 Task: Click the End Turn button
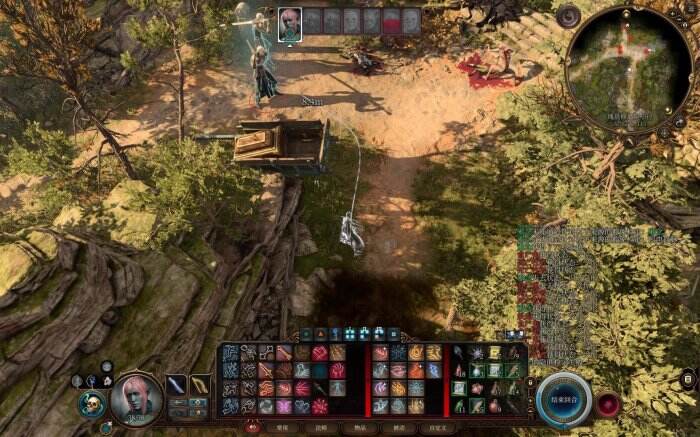(x=566, y=393)
